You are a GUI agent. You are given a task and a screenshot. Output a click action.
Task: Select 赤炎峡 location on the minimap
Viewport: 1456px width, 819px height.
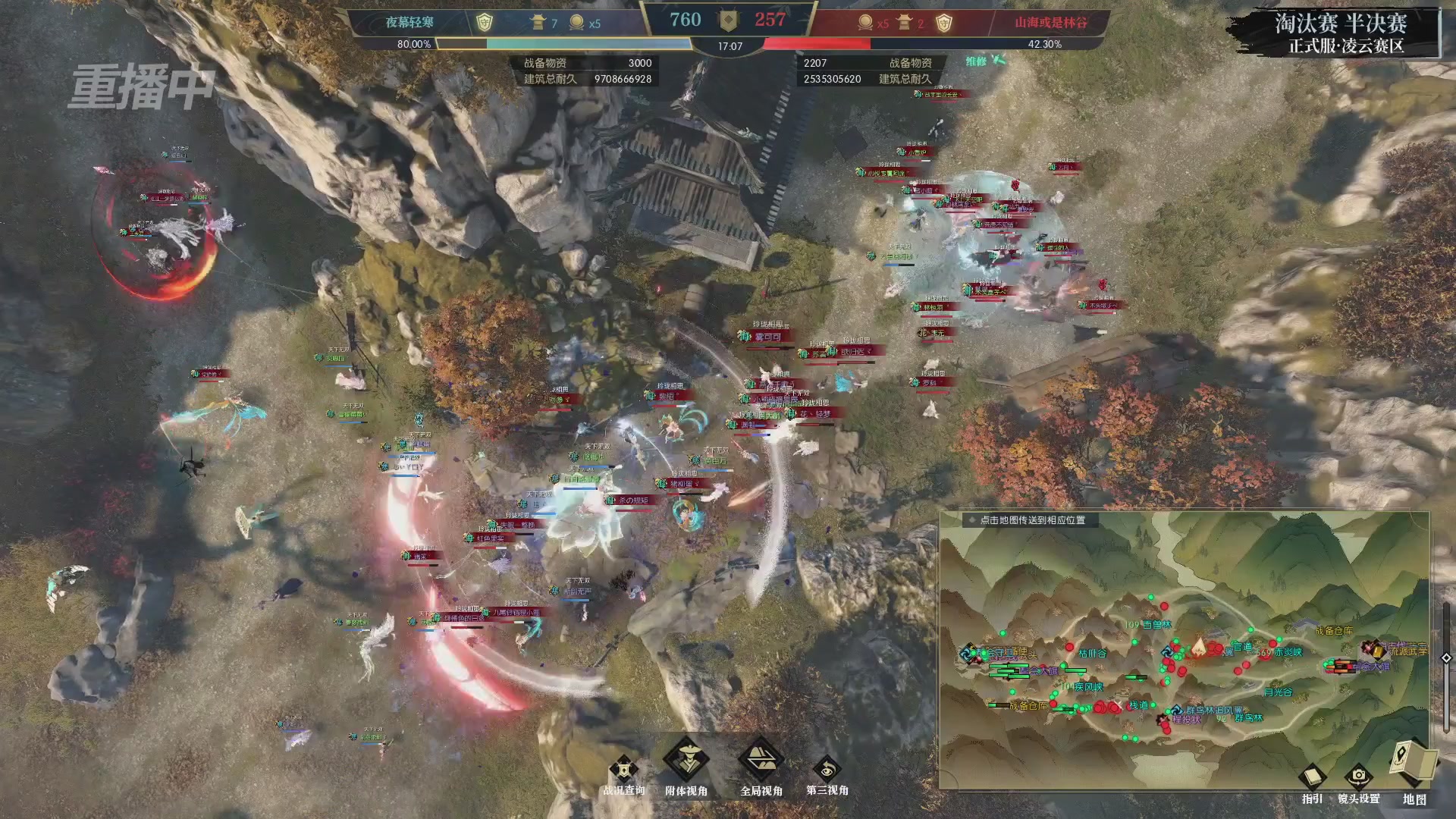click(1288, 652)
